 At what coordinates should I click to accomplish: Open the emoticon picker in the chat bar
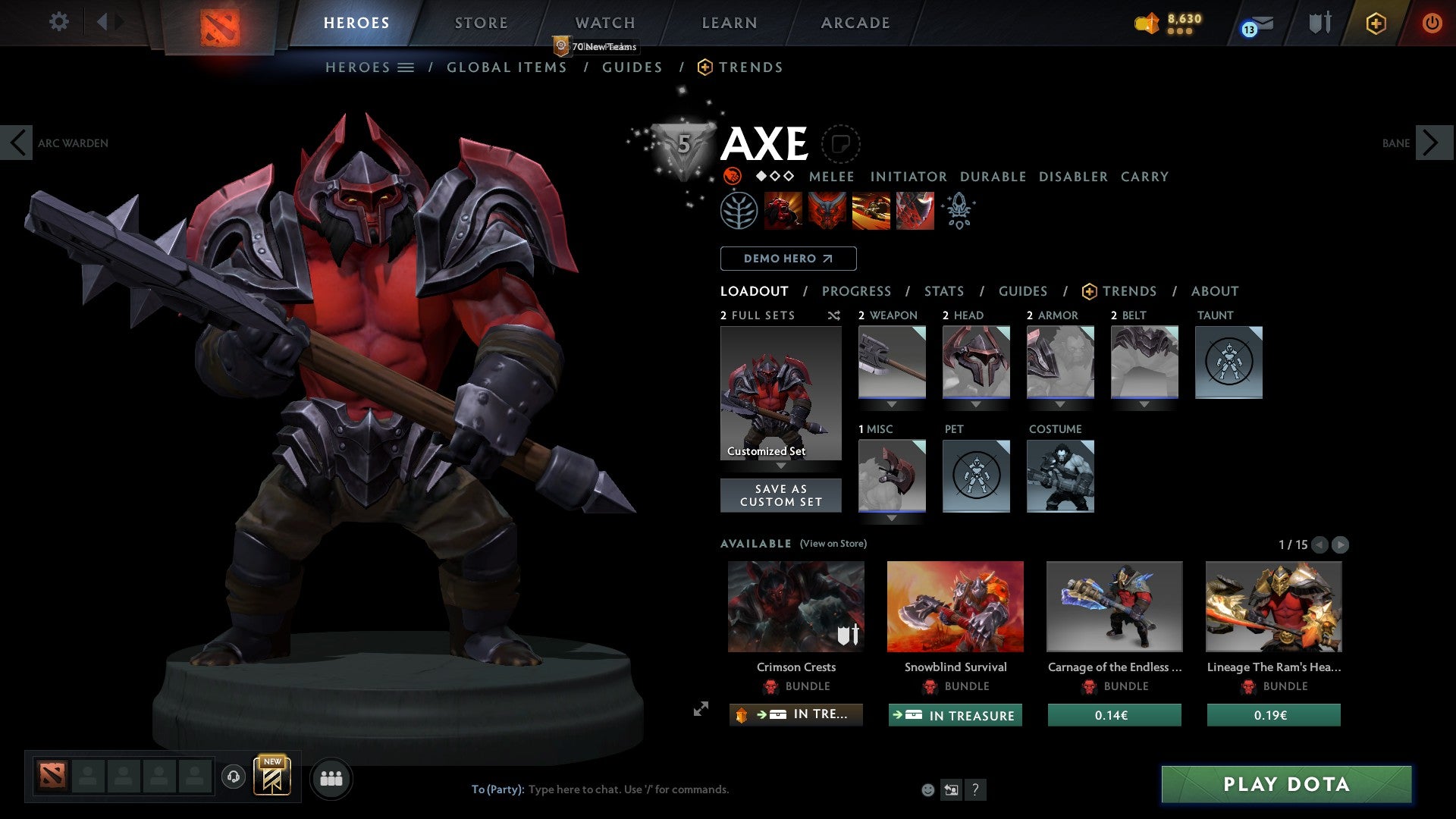[x=927, y=789]
